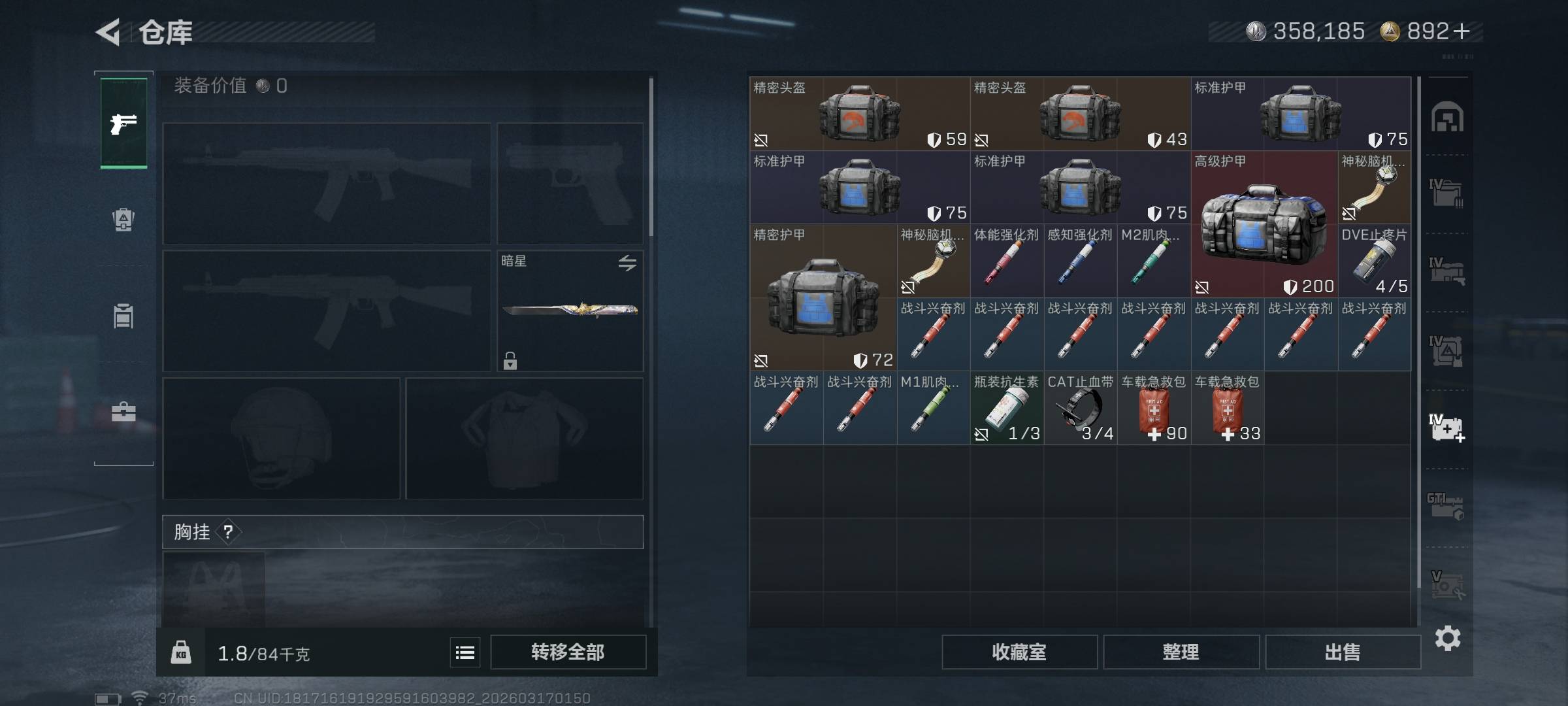Choose the 车载急救包 with 90 durability
This screenshot has width=1568, height=706.
[1154, 409]
